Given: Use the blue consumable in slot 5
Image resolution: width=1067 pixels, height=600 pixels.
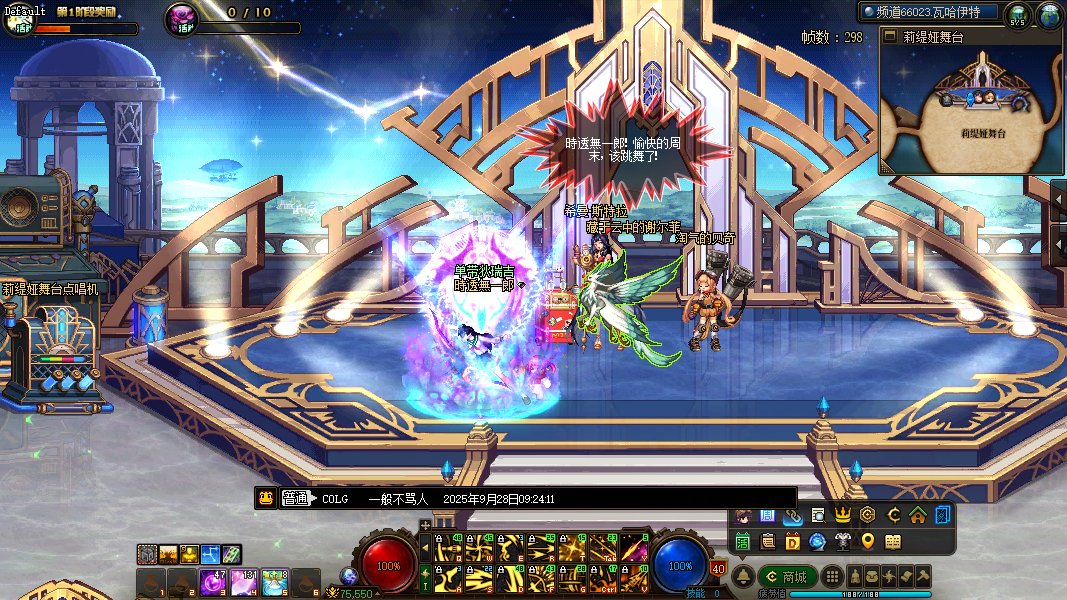Looking at the screenshot, I should coord(274,582).
